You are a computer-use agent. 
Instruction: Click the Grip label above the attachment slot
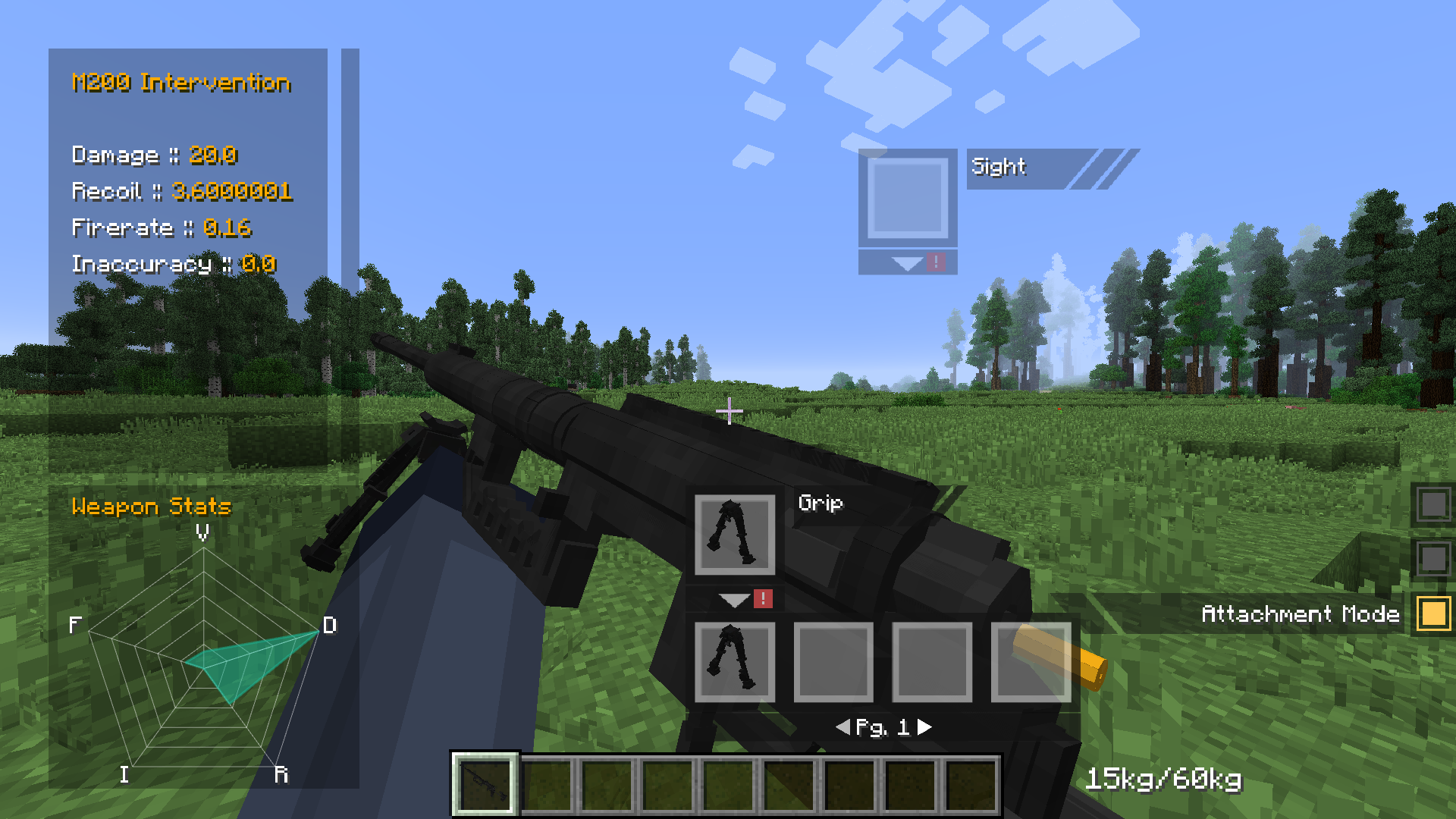tap(821, 503)
